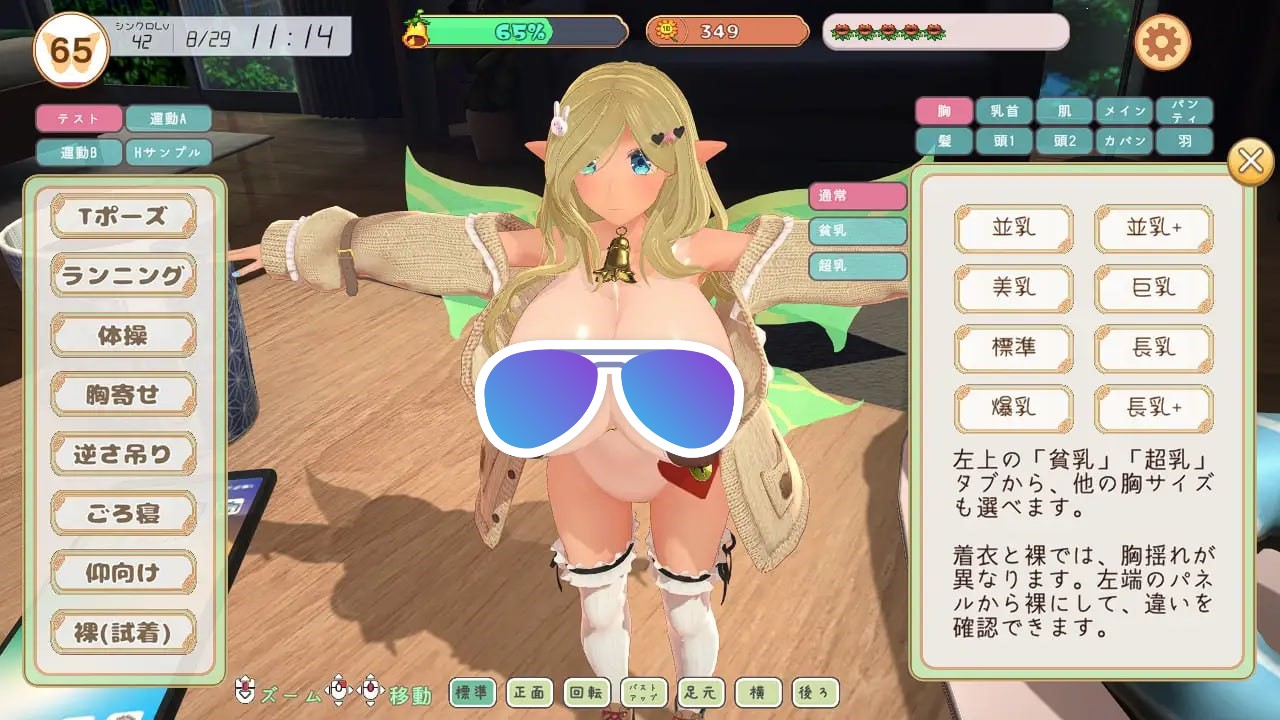Select the 爆乳 breast size option

[1014, 409]
